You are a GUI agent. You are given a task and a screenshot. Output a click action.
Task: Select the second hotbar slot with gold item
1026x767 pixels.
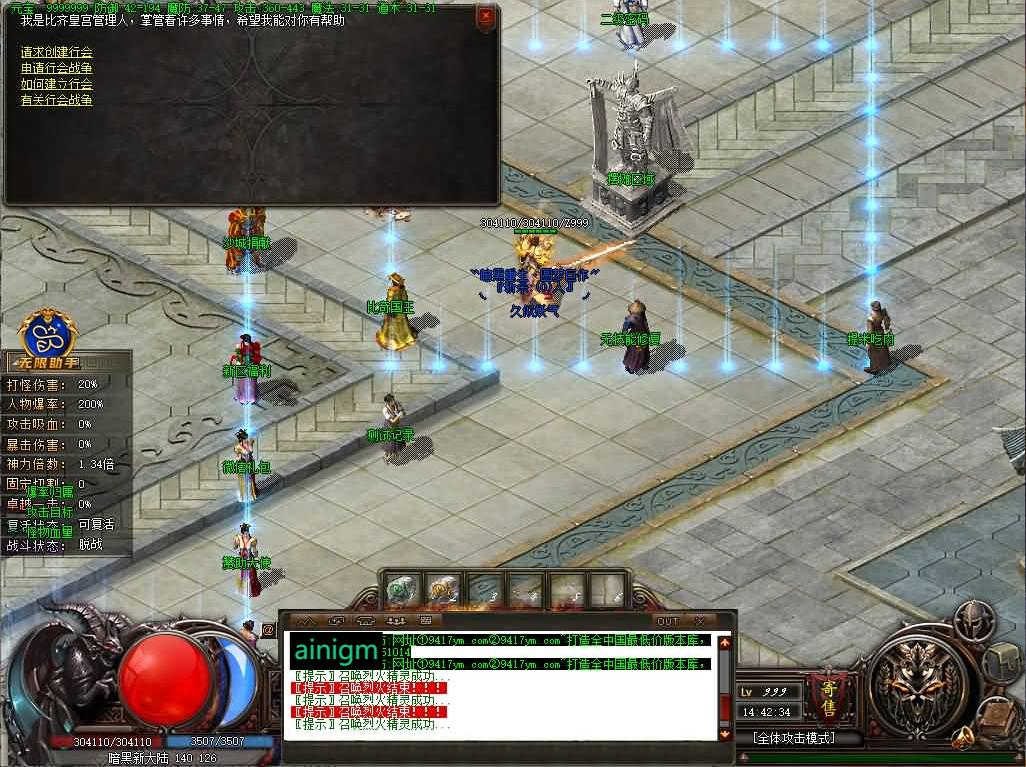(443, 589)
